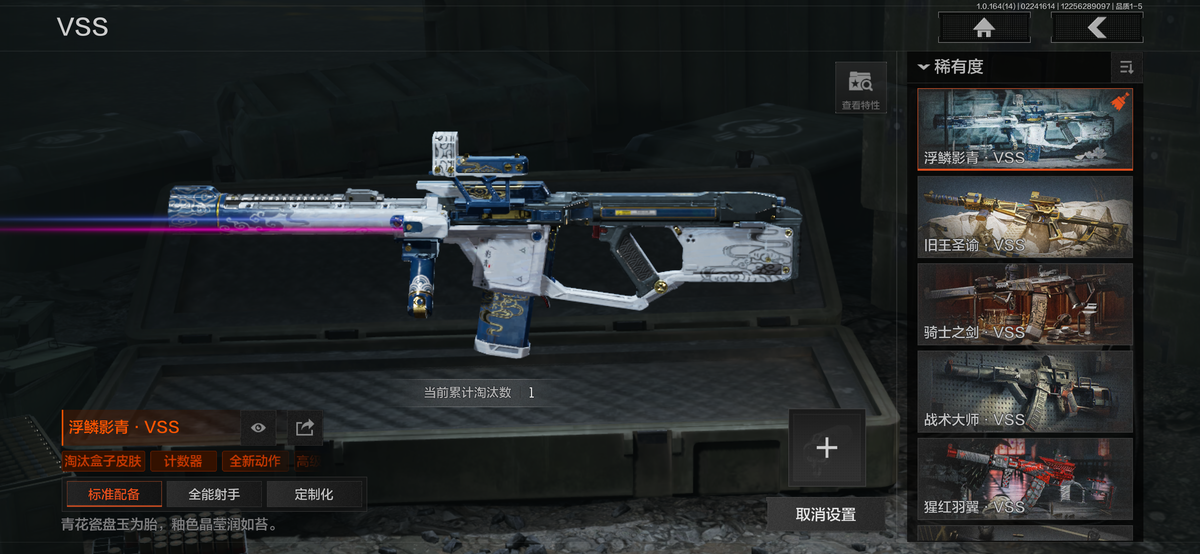Go back with the arrow button
1200x554 pixels.
1097,28
